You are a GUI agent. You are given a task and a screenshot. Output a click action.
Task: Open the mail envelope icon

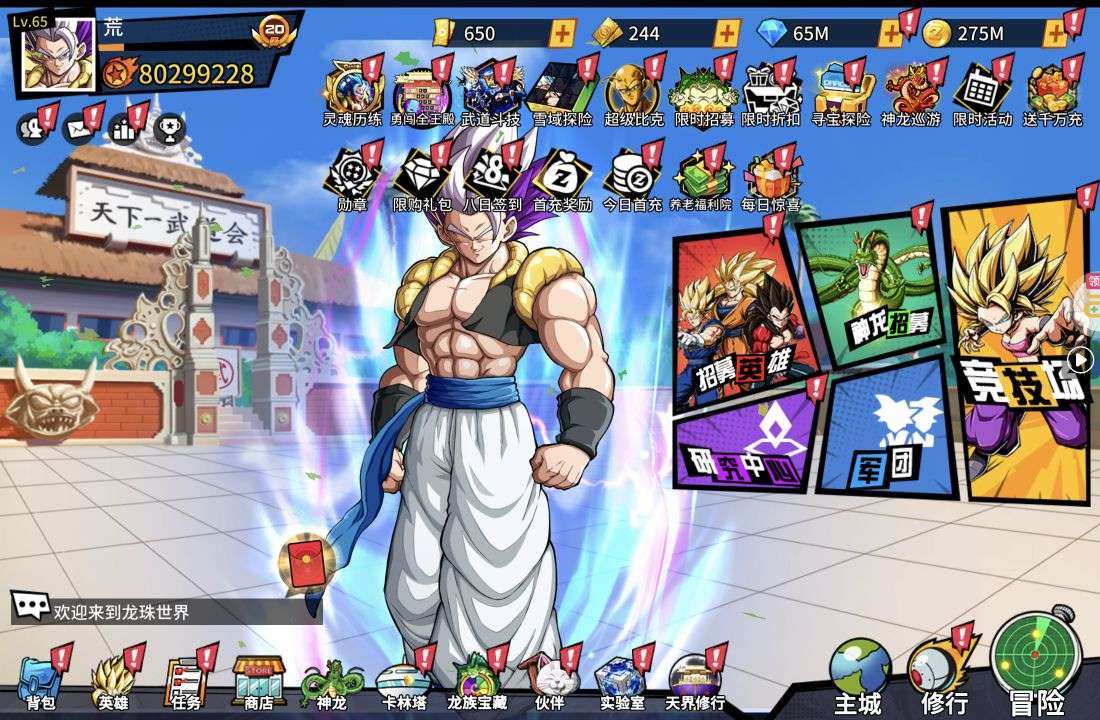(x=78, y=128)
